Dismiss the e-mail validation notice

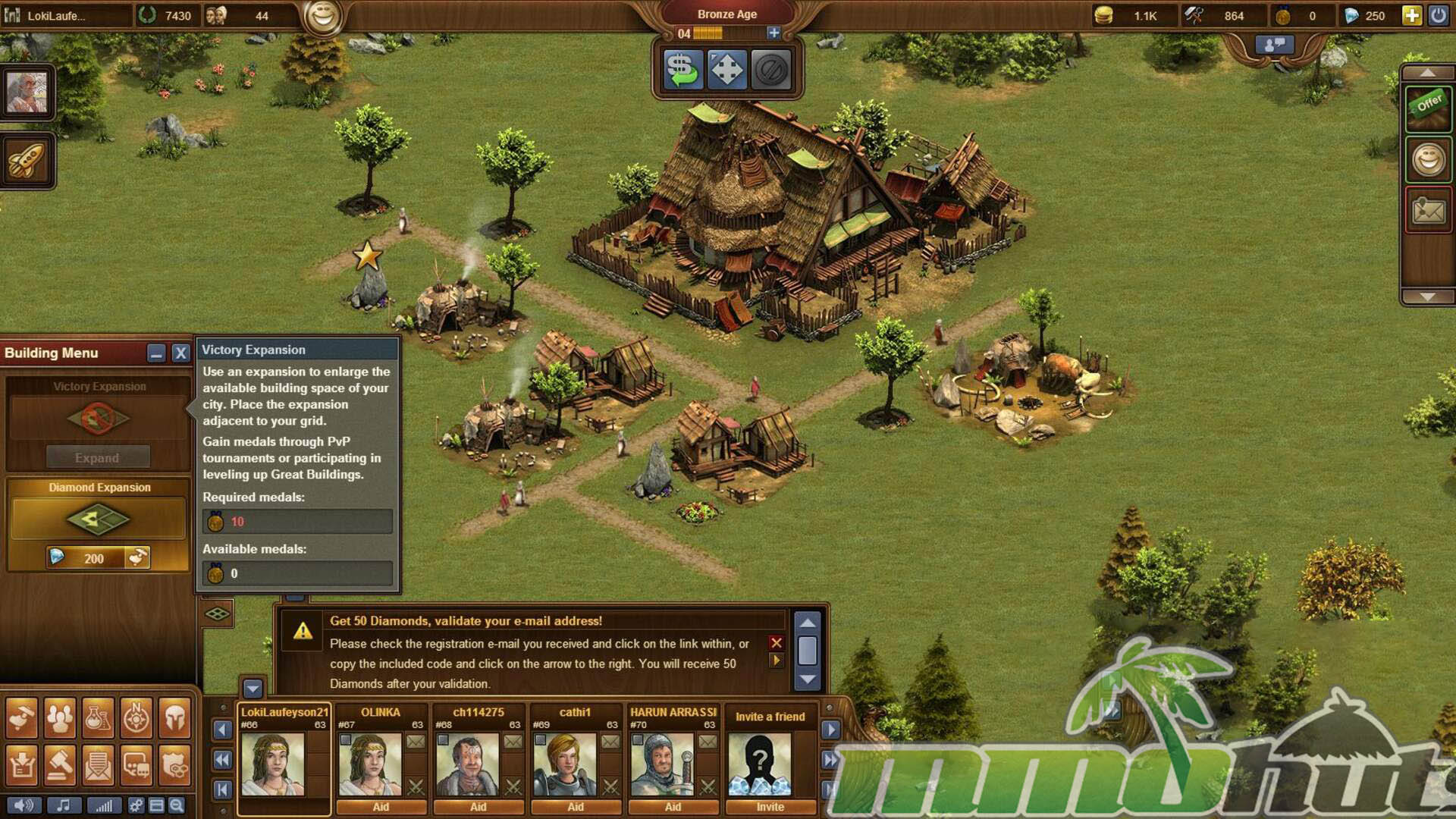tap(776, 643)
